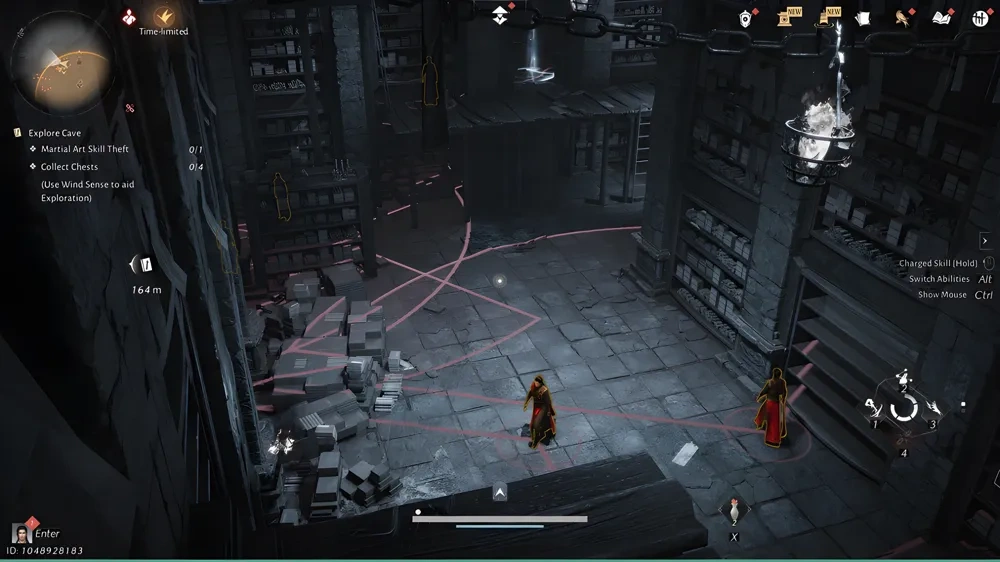Open the round menu icon at far right
The height and width of the screenshot is (562, 1000).
[x=980, y=18]
